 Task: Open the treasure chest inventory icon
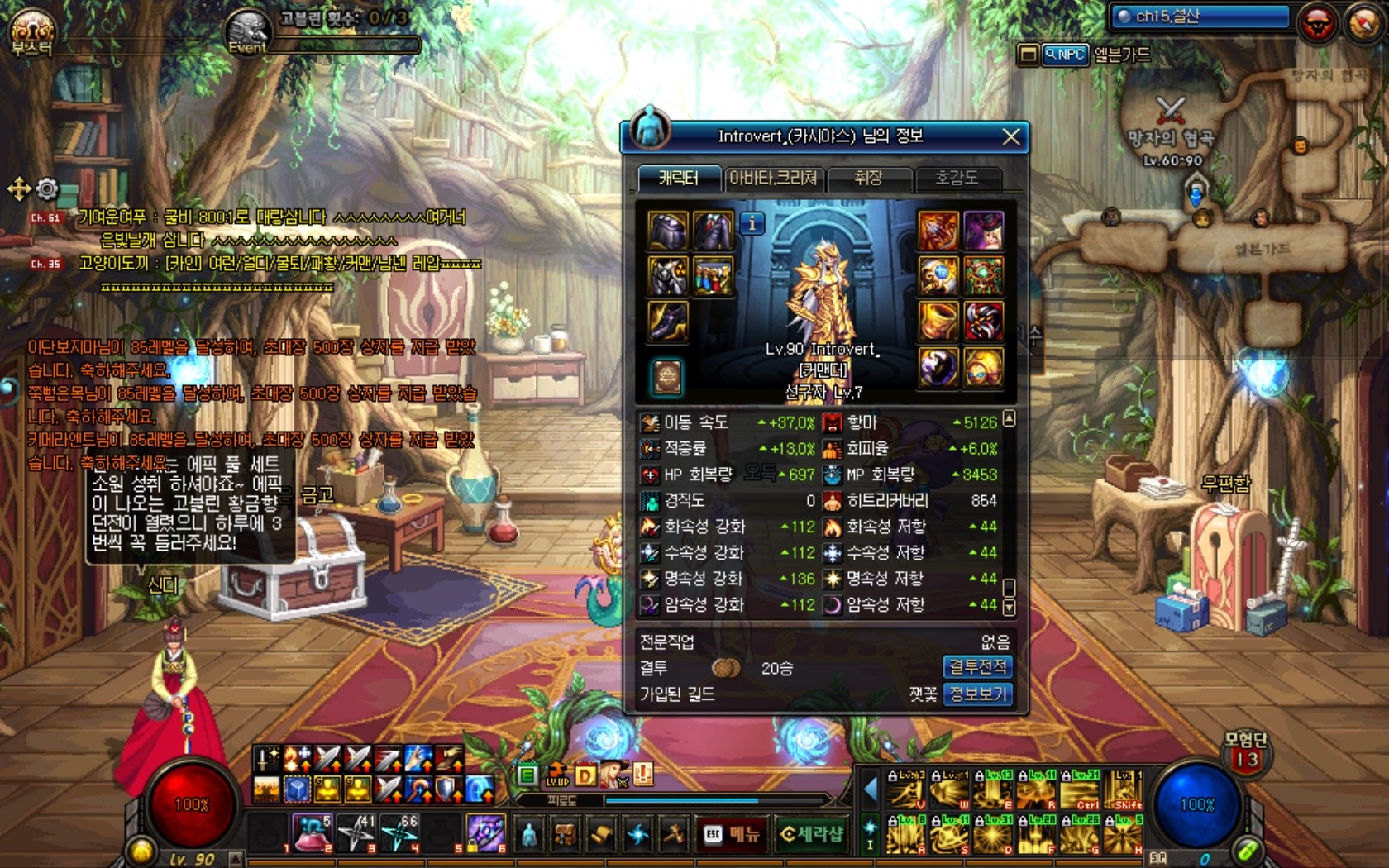(566, 834)
